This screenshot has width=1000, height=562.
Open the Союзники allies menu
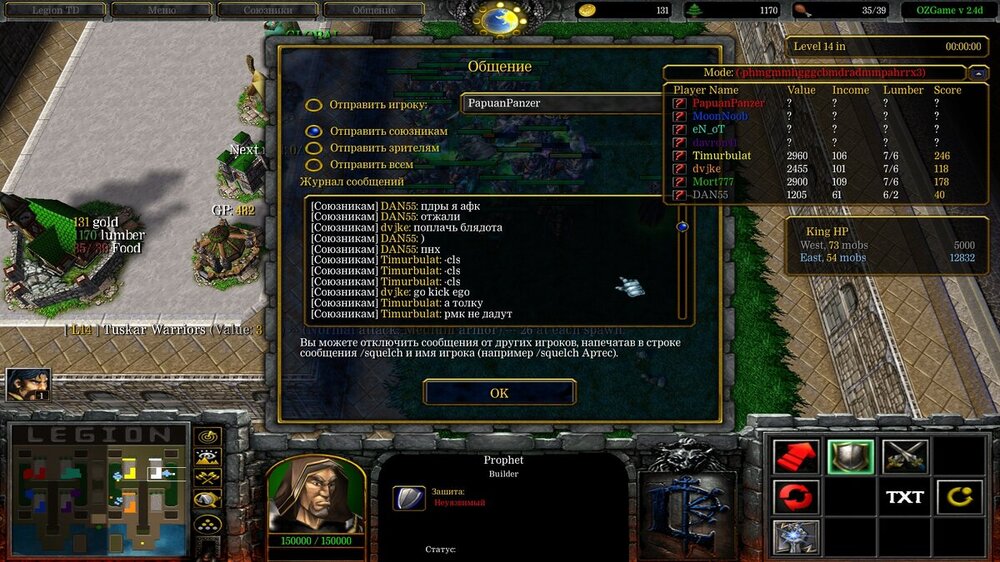tap(270, 10)
